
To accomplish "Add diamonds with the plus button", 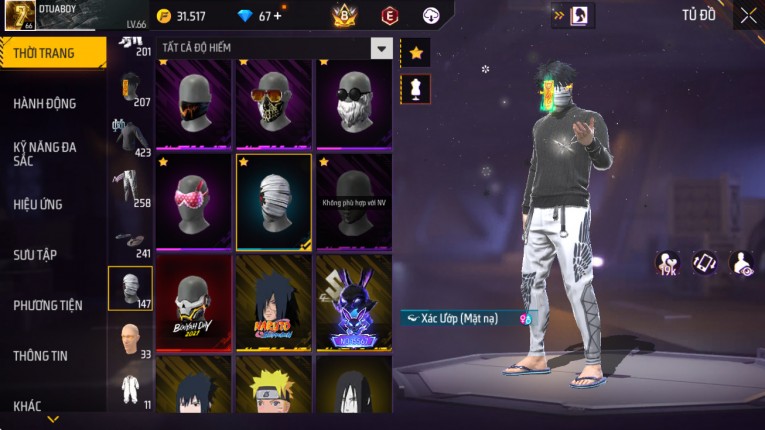I will coord(277,16).
